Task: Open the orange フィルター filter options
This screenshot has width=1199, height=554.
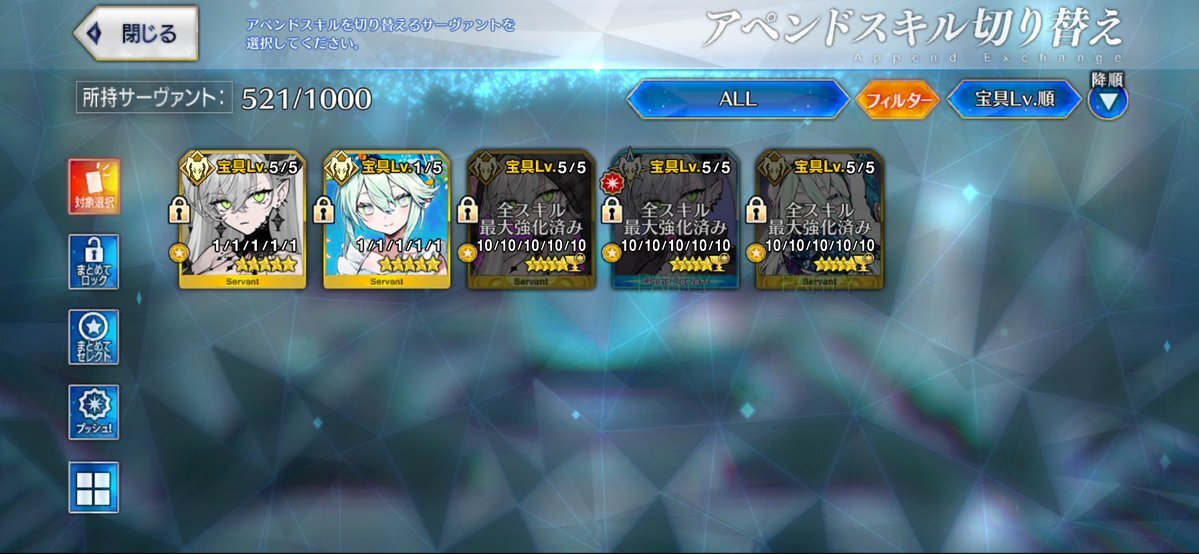Action: click(x=897, y=100)
